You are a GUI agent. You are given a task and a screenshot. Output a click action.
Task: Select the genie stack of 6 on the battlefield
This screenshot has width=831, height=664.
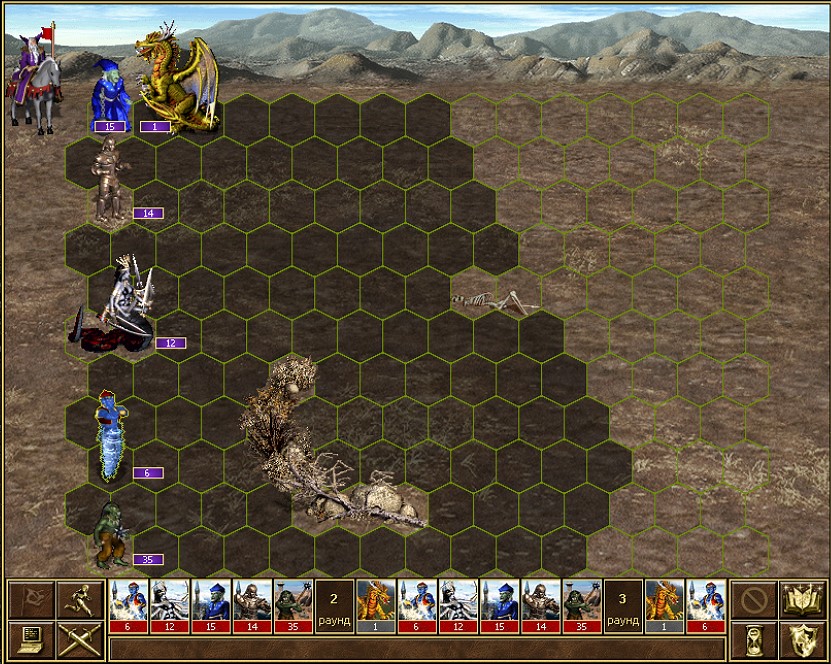[x=110, y=438]
